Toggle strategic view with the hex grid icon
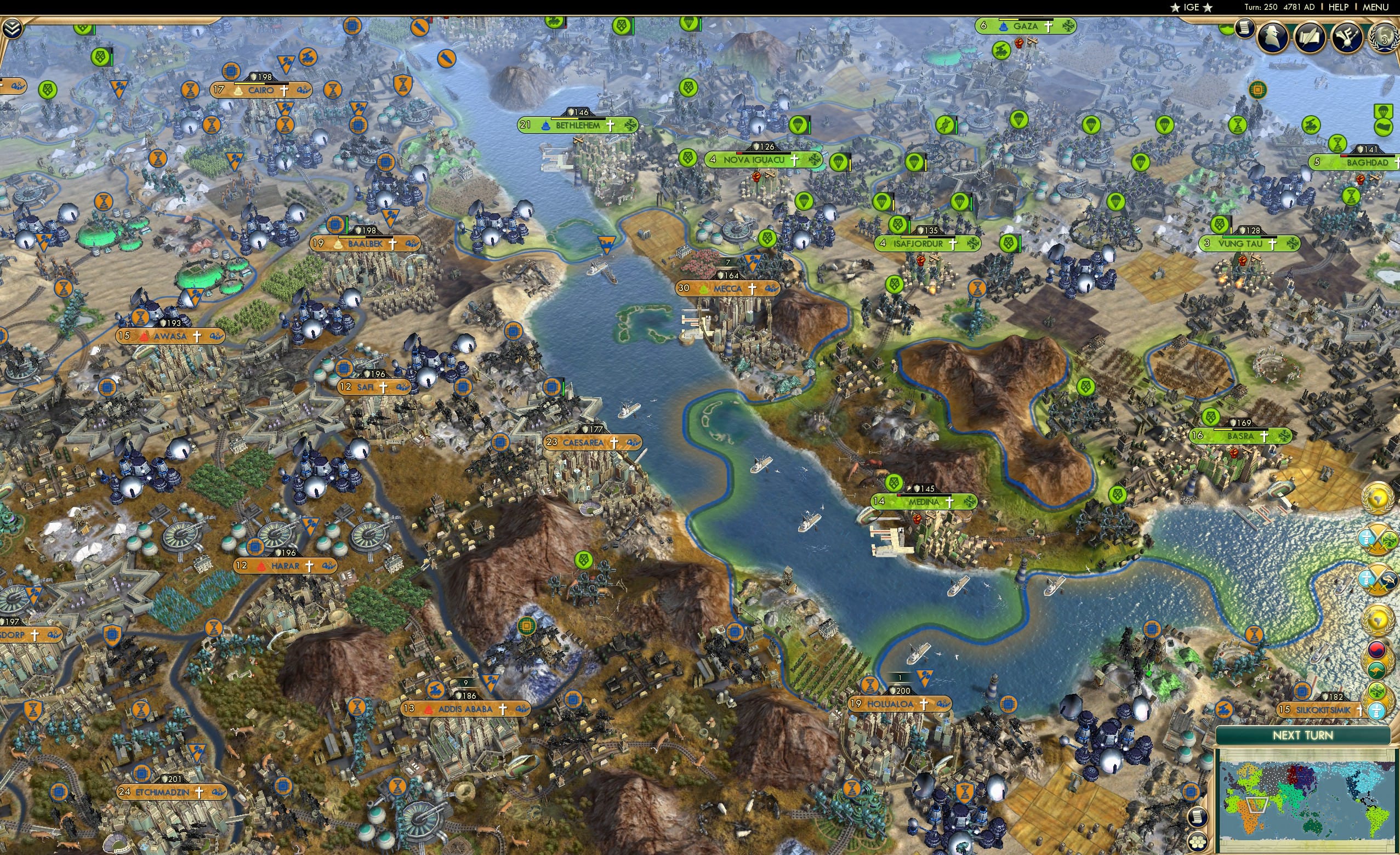Image resolution: width=1400 pixels, height=855 pixels. (x=1198, y=842)
